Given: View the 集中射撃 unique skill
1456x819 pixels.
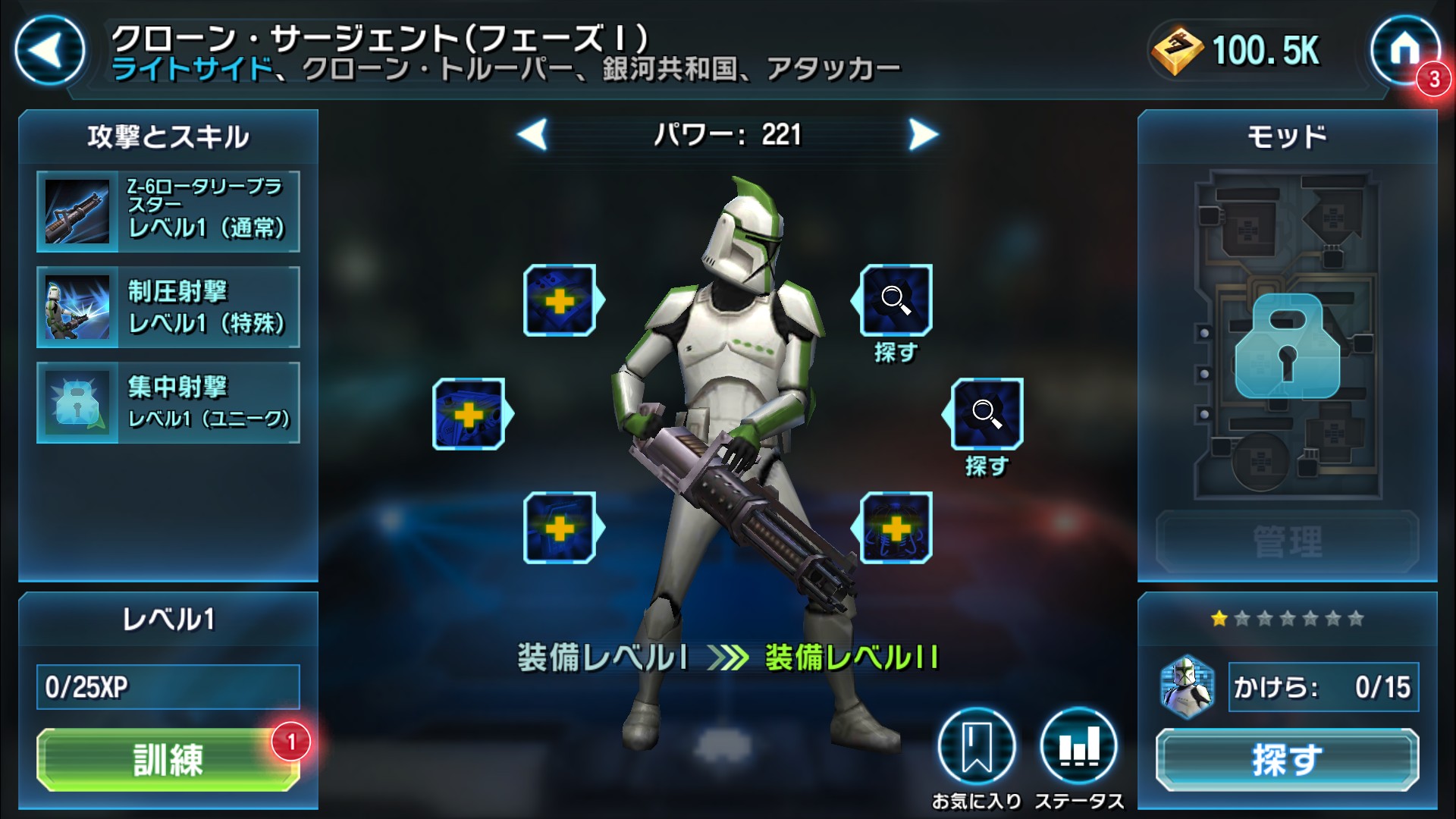Looking at the screenshot, I should (x=168, y=403).
